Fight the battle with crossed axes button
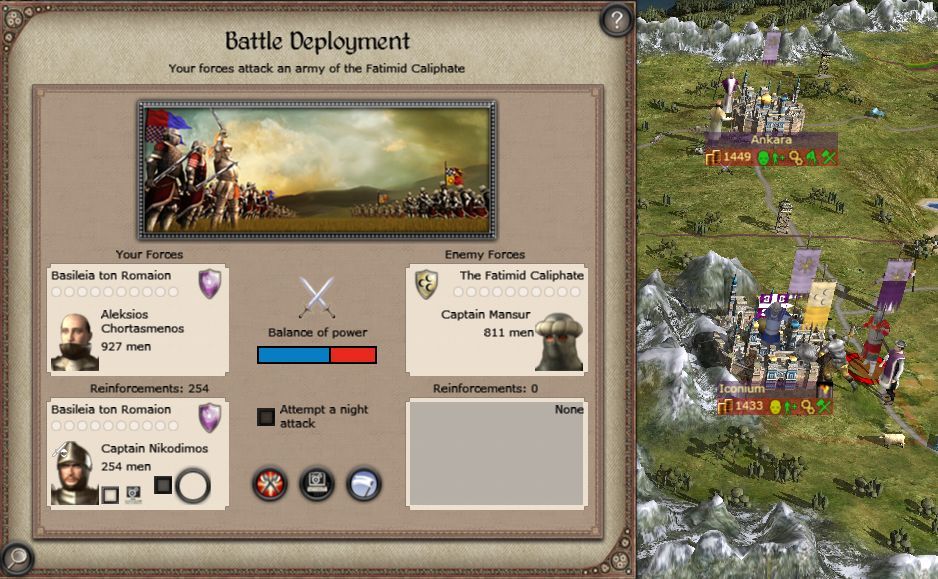 [x=270, y=485]
